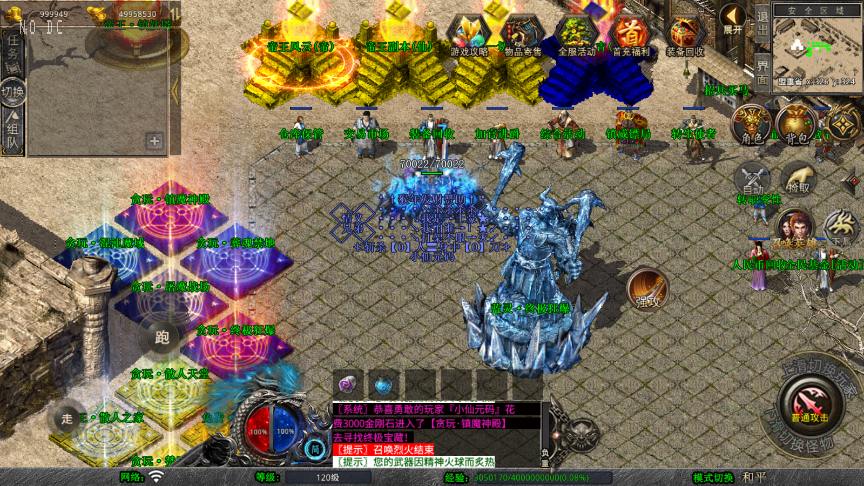Switch to the 跑 run movement mode
864x486 pixels.
162,337
